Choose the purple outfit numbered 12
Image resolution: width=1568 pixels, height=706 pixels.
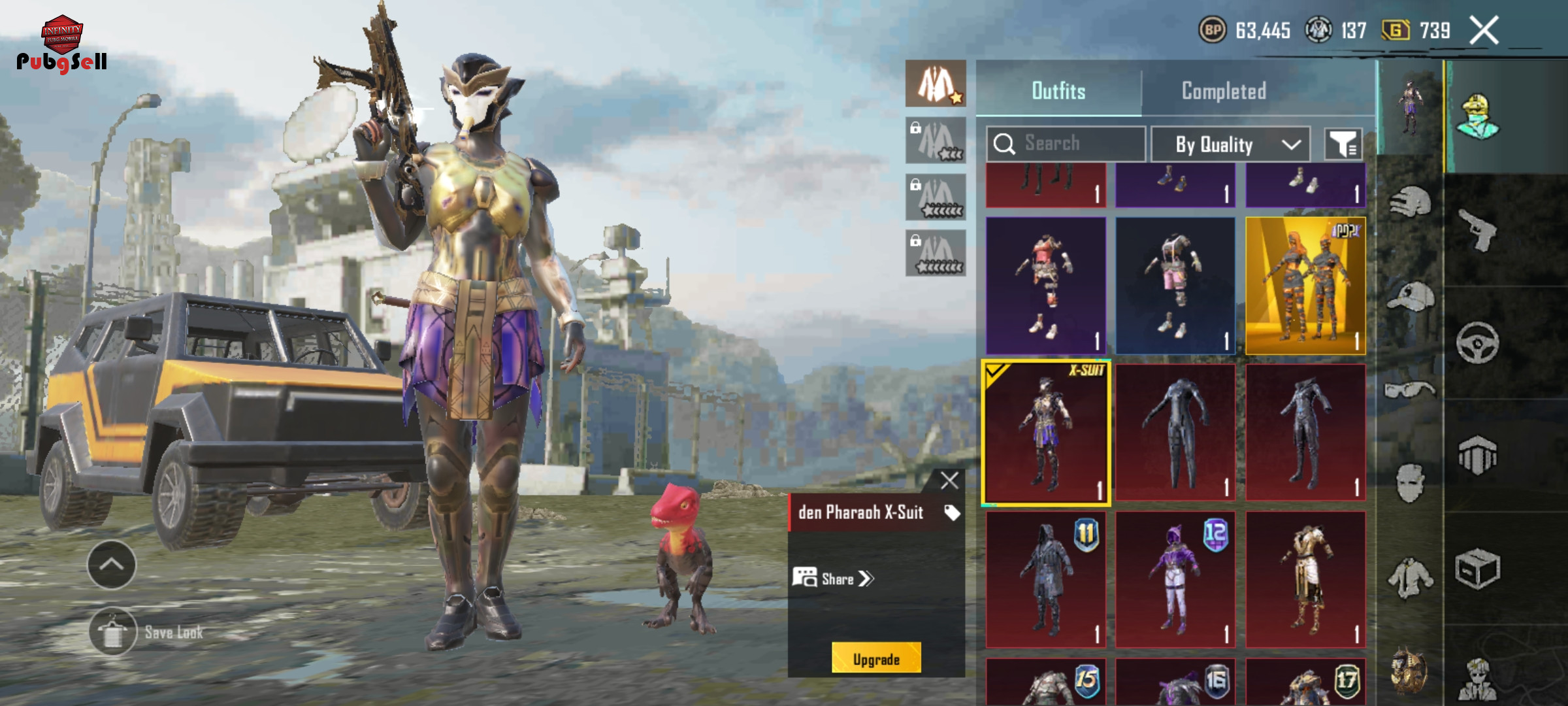(1175, 580)
